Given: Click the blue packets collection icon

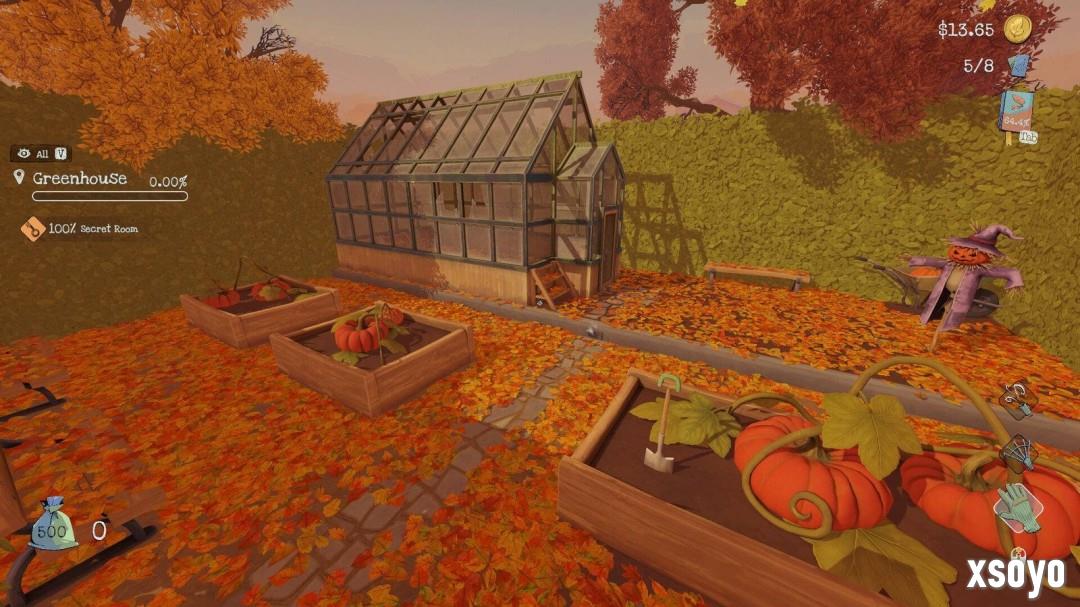Looking at the screenshot, I should click(1018, 67).
